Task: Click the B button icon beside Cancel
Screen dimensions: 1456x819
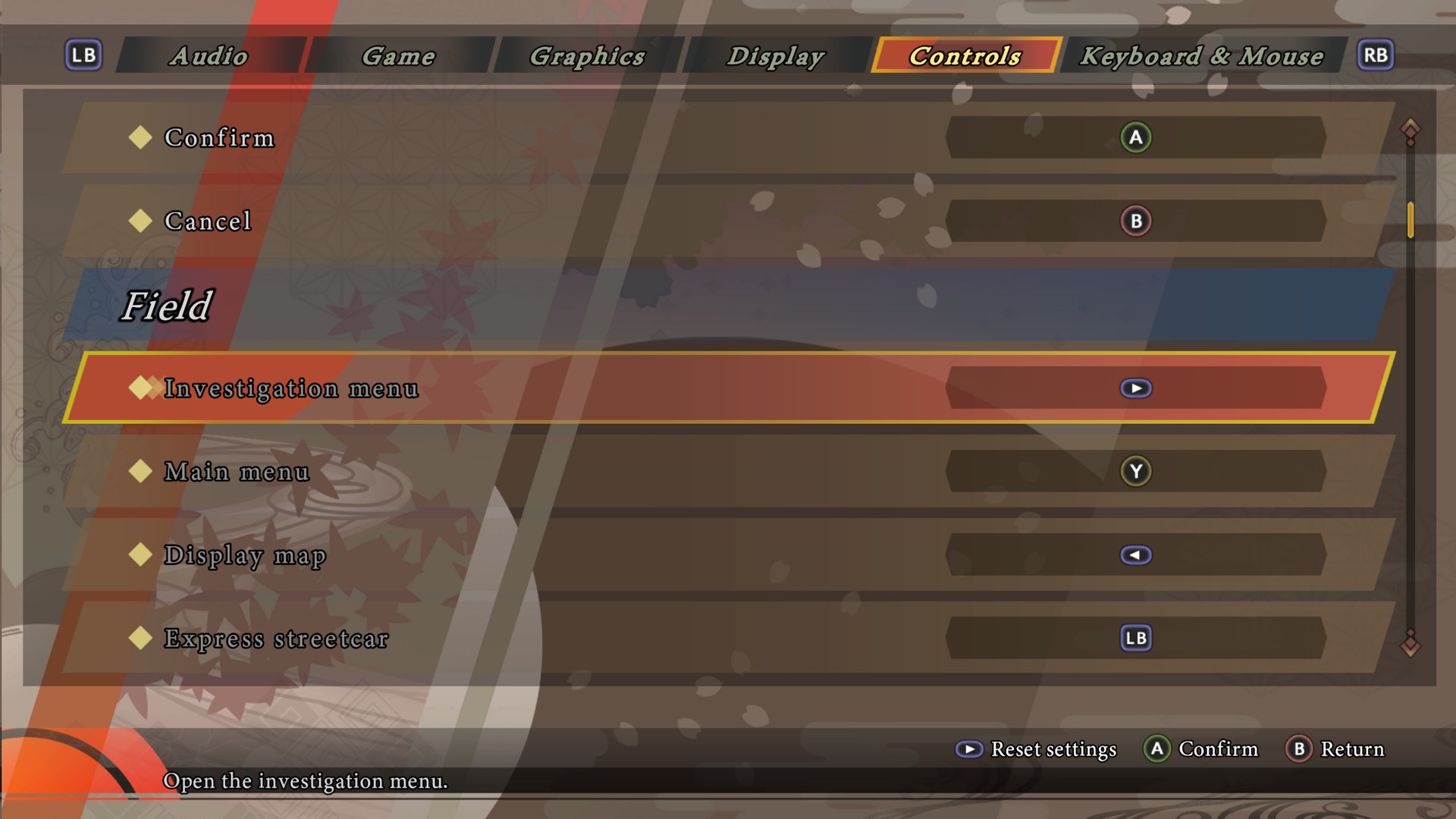Action: [x=1135, y=221]
